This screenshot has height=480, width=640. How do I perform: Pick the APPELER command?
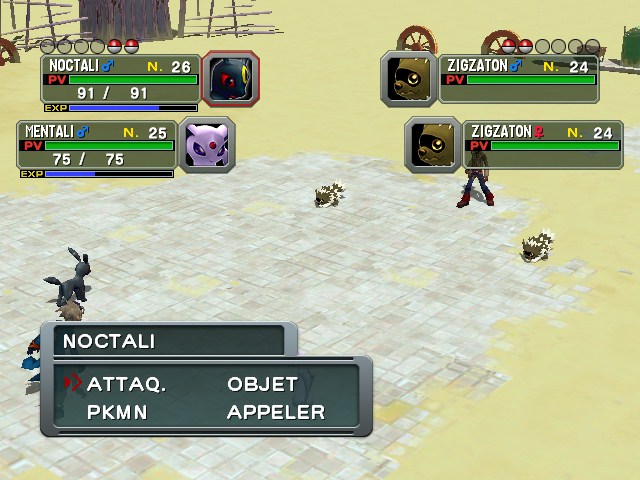tap(275, 412)
